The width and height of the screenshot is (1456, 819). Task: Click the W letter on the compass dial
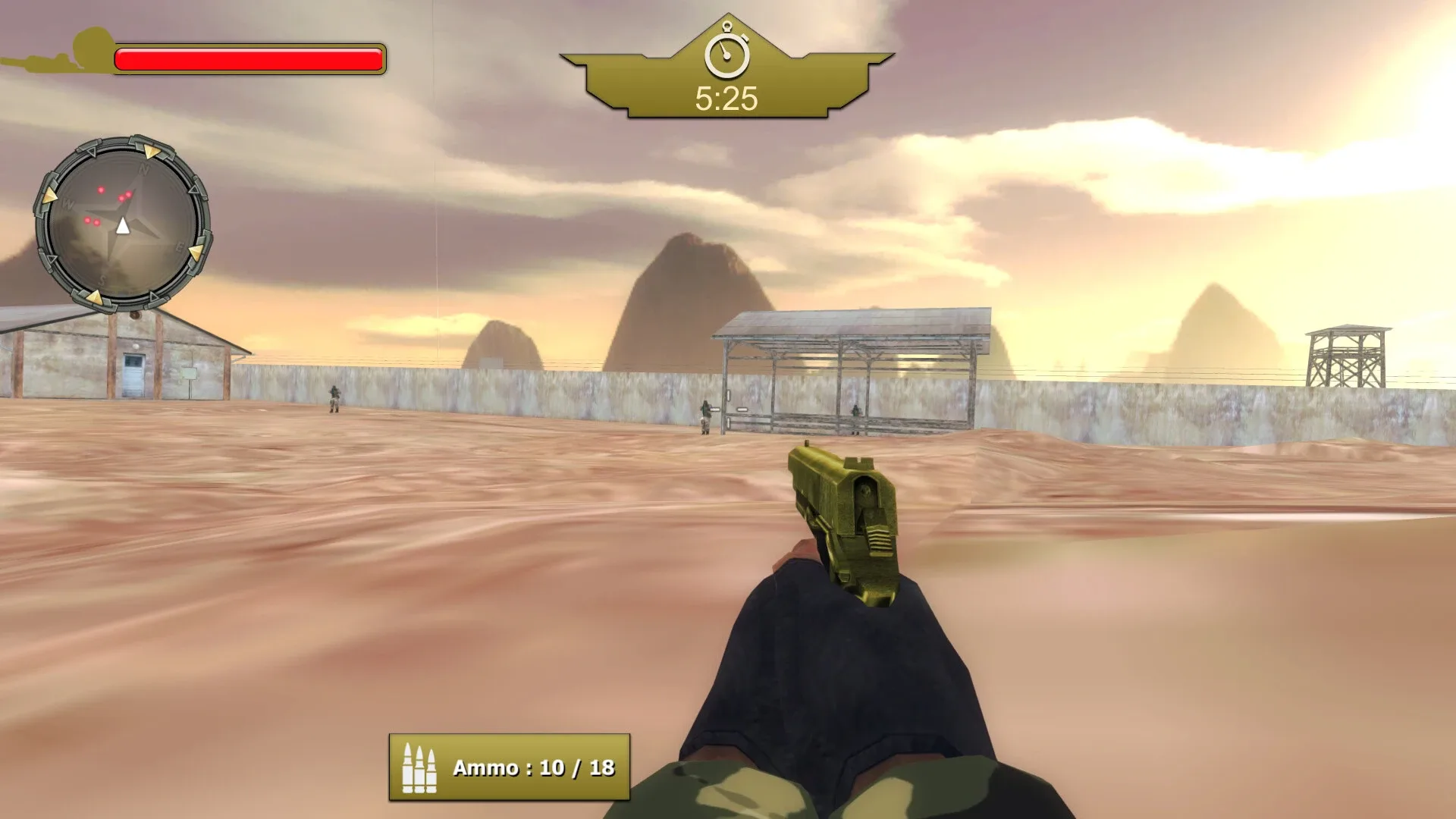point(68,202)
